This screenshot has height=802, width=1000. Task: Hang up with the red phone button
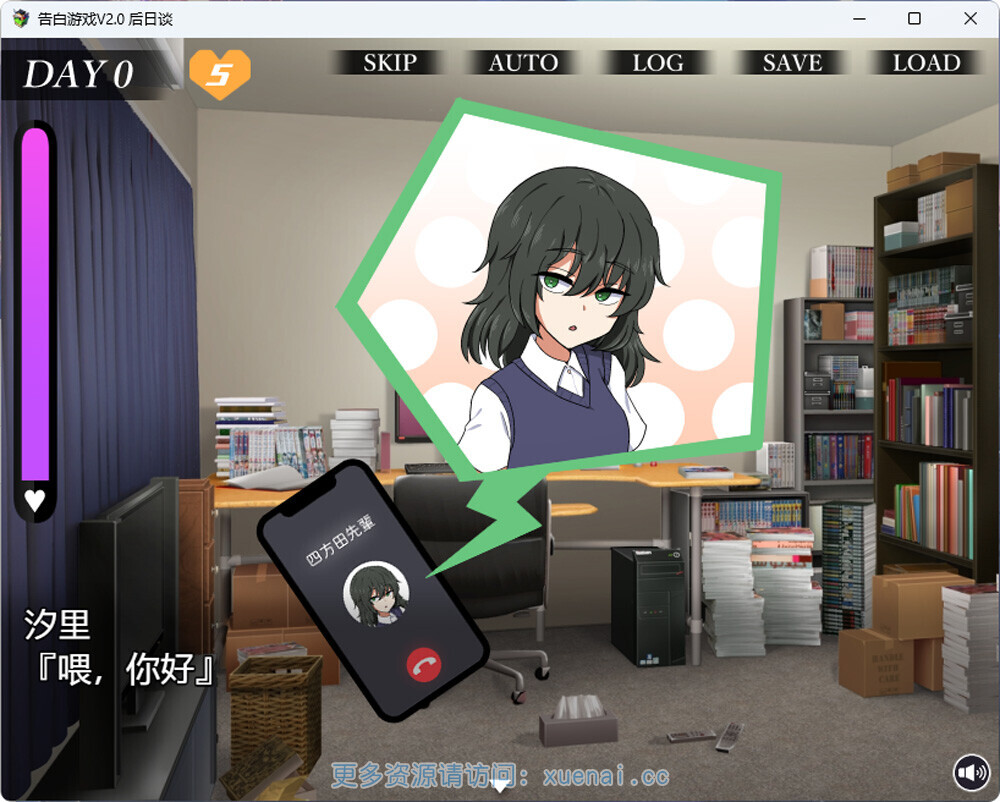(424, 664)
